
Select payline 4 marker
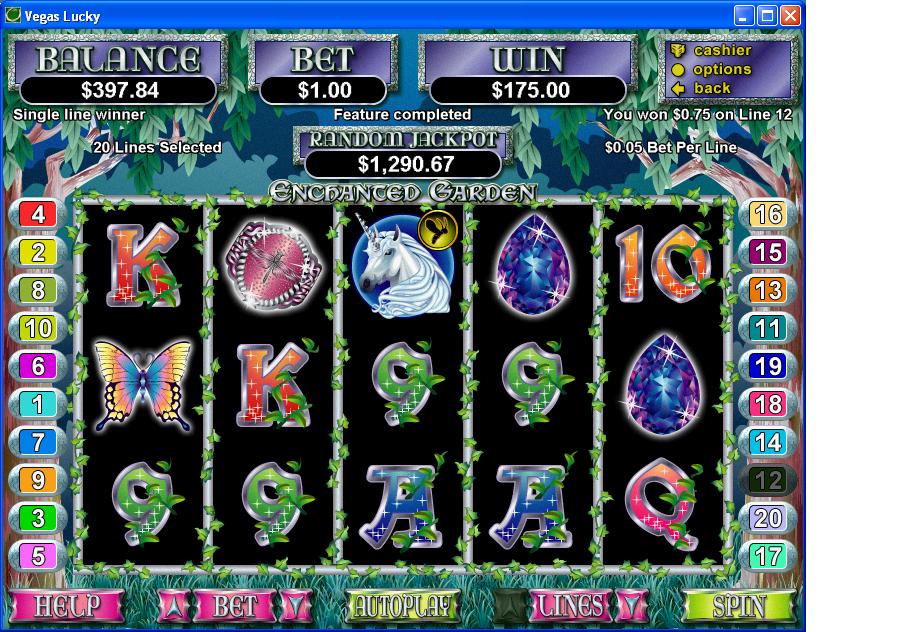[38, 214]
